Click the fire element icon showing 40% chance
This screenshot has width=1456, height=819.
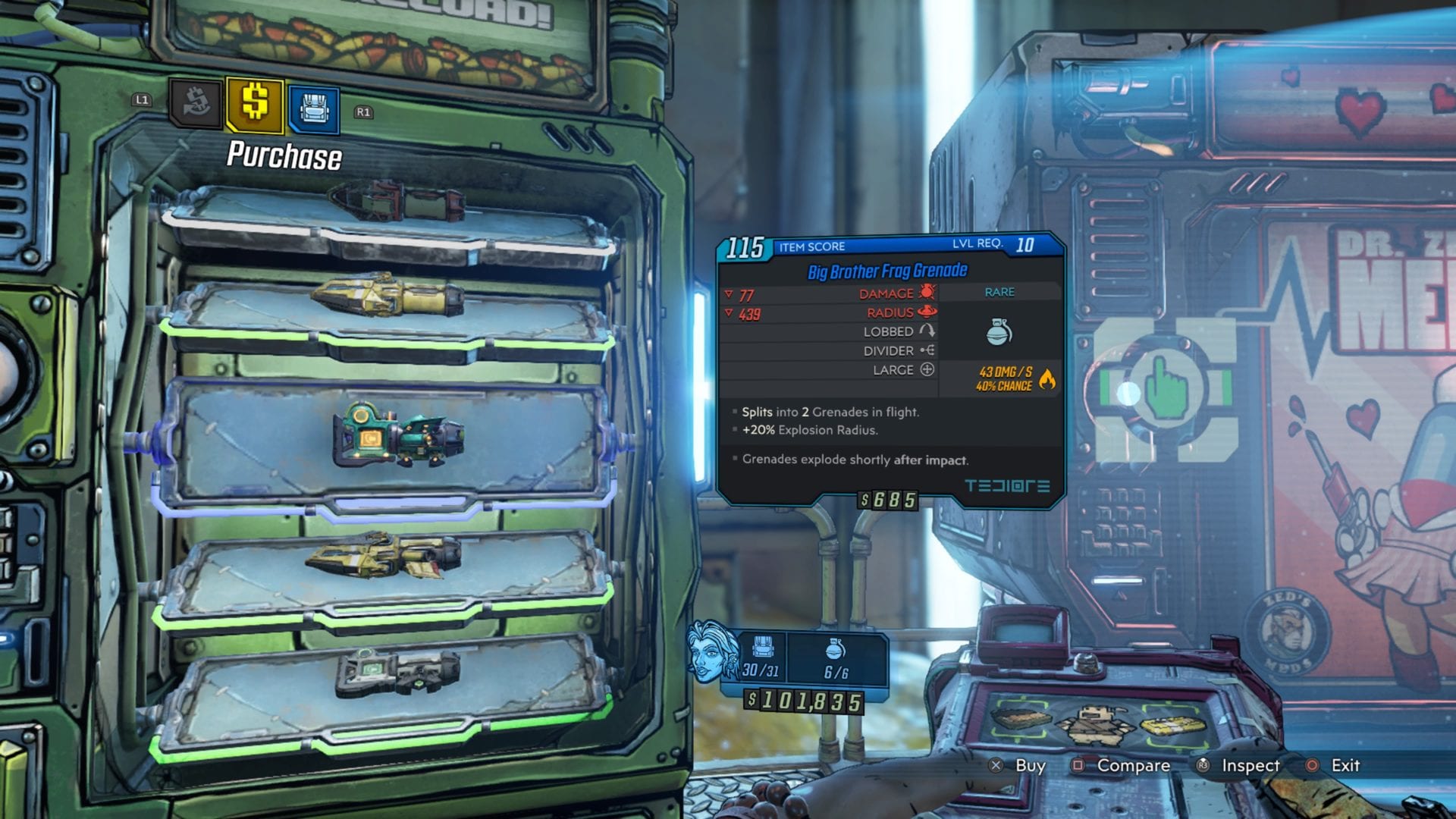1048,380
